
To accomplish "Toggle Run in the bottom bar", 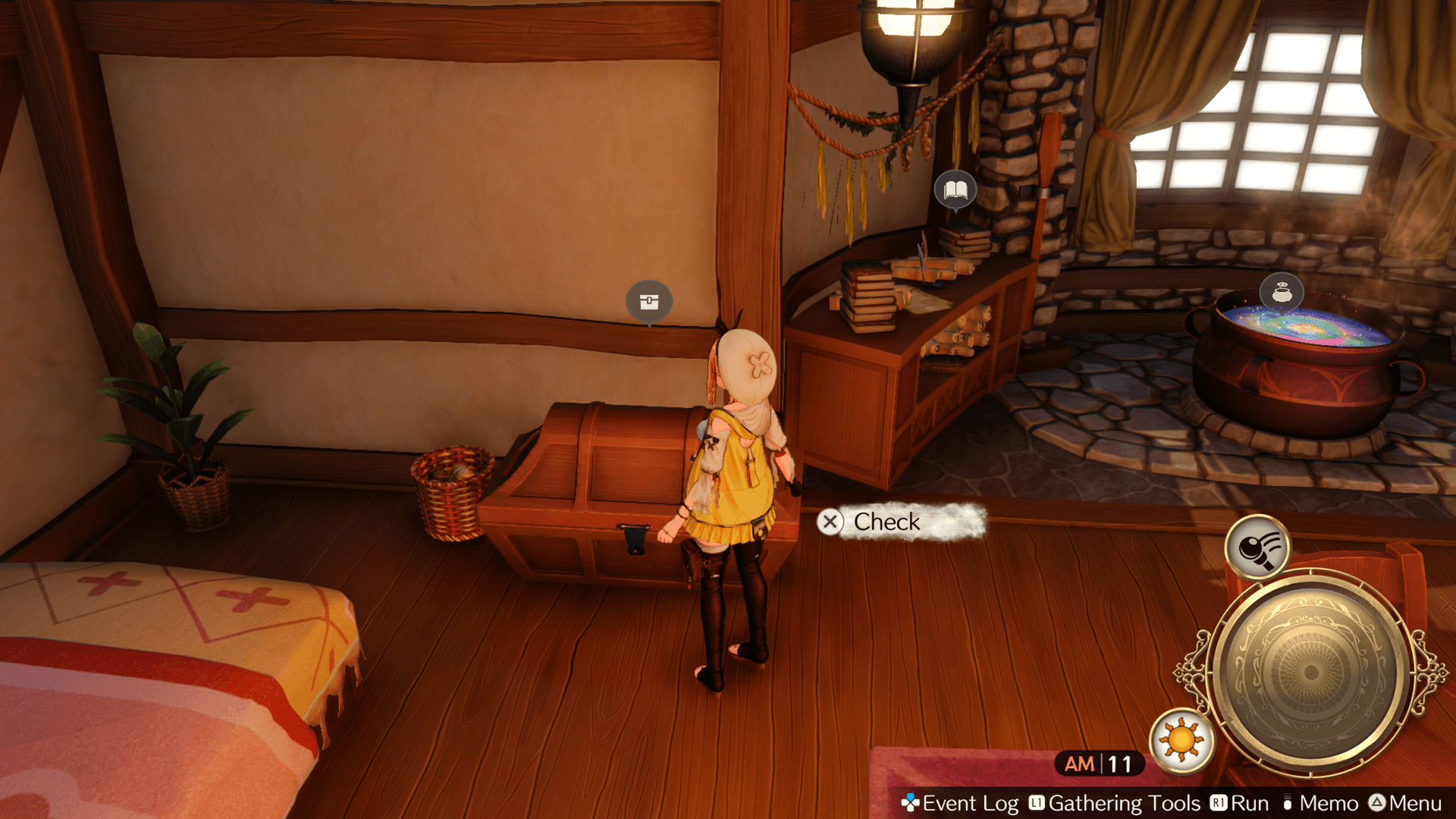I will coord(1240,803).
